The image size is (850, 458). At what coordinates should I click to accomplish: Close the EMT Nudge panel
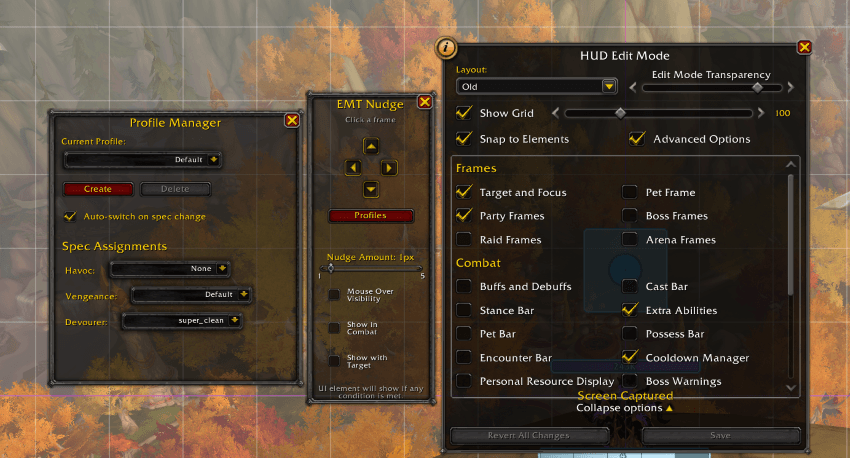[x=424, y=102]
